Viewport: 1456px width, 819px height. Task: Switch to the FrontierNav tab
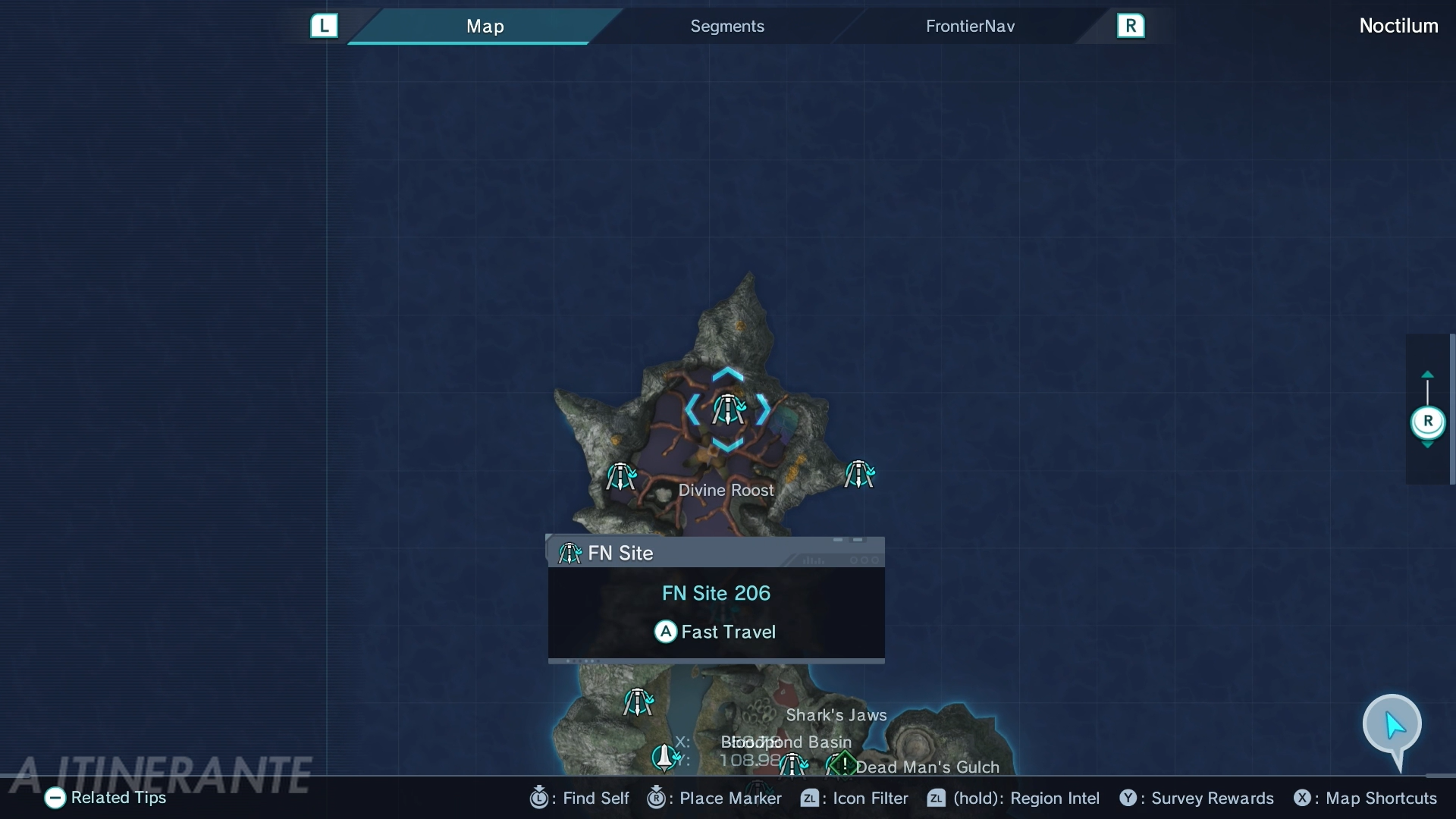tap(970, 27)
